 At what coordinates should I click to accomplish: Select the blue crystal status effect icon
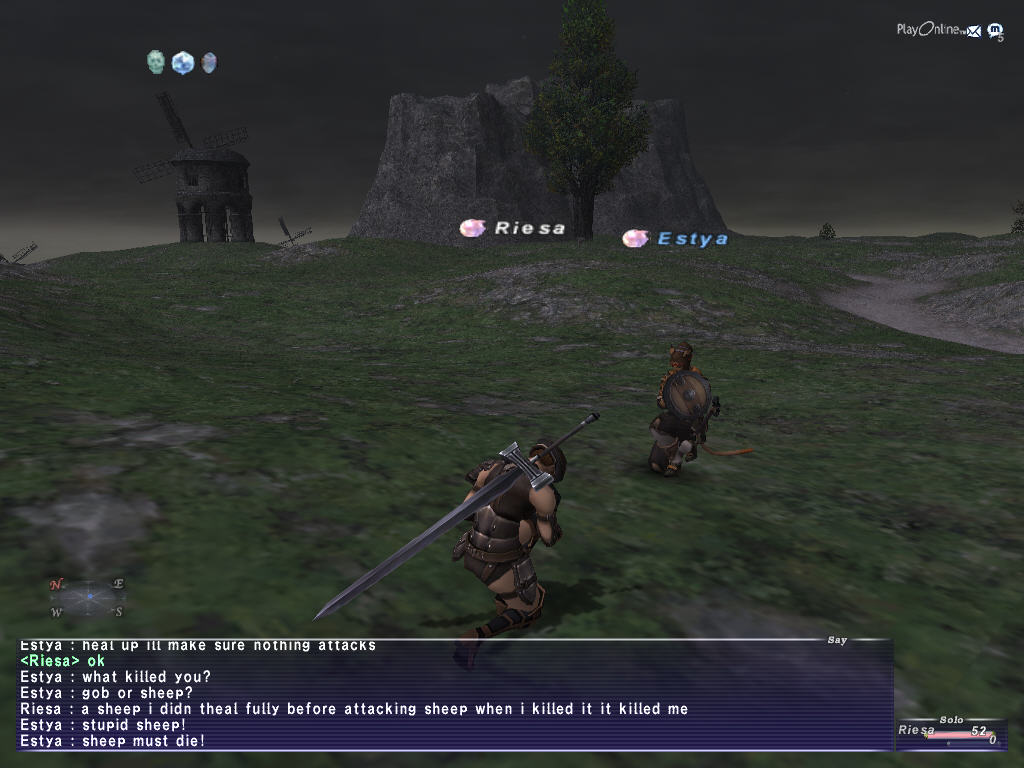coord(182,63)
